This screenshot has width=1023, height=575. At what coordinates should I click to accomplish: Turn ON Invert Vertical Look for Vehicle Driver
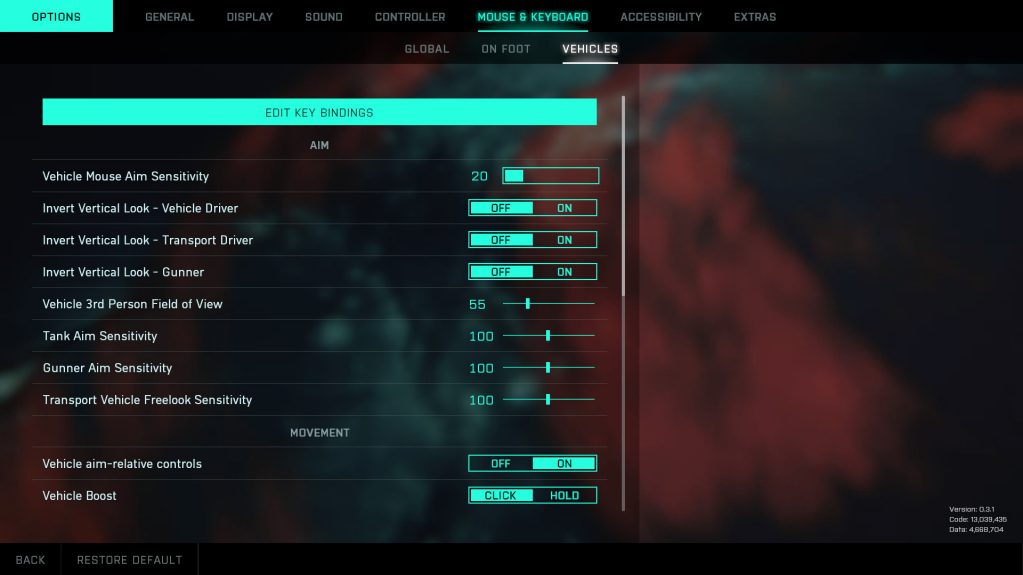[x=565, y=208]
